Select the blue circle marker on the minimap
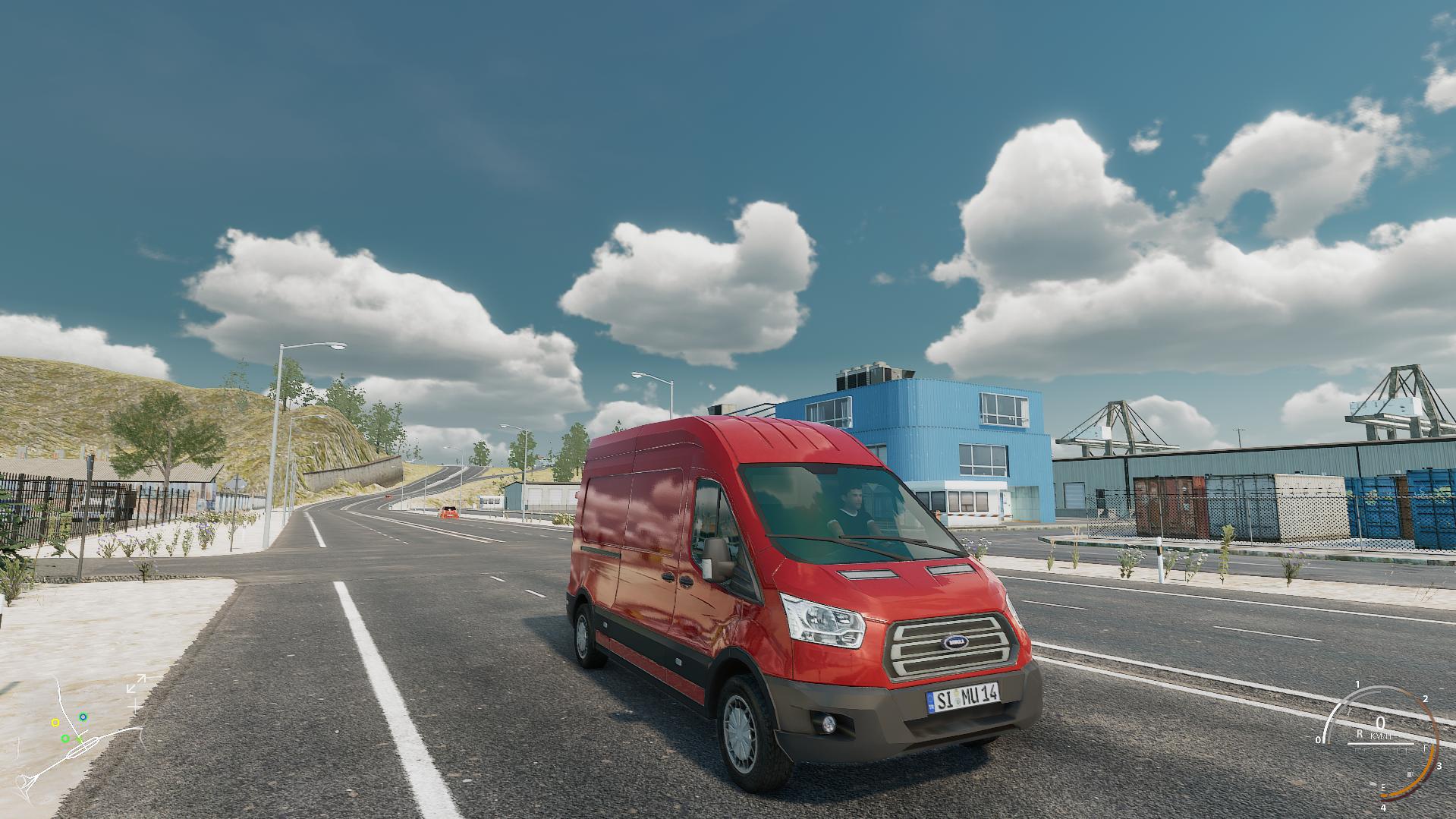Image resolution: width=1456 pixels, height=819 pixels. (x=83, y=717)
